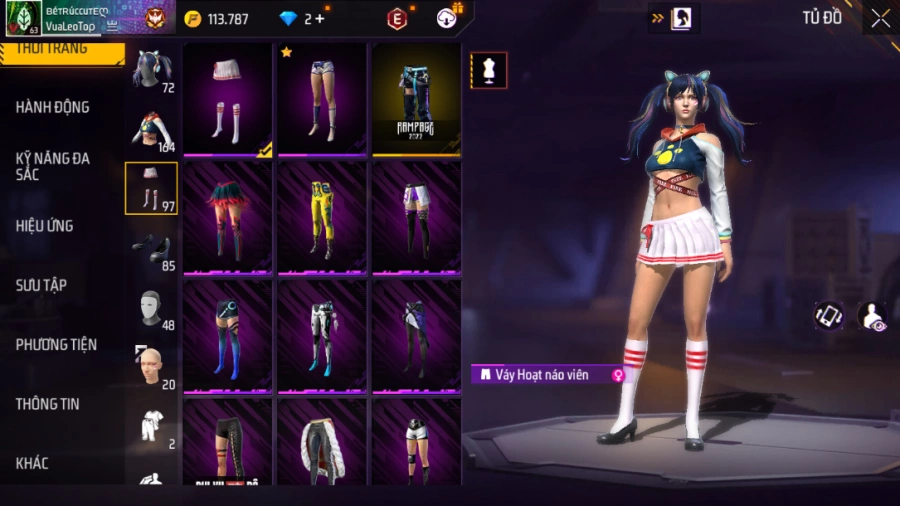Select the hairstyle subcategory with 72 items
The image size is (900, 506).
151,70
